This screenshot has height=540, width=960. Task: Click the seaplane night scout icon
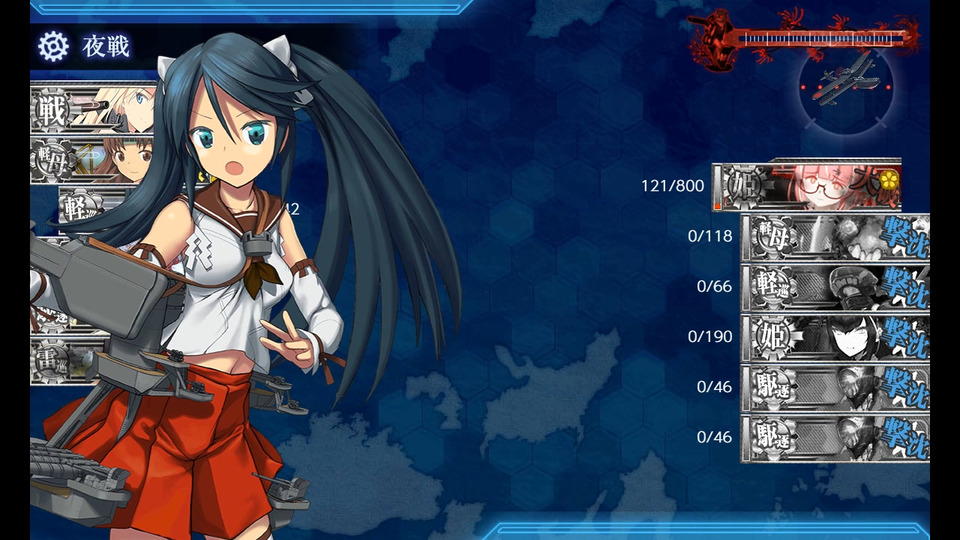[x=845, y=82]
